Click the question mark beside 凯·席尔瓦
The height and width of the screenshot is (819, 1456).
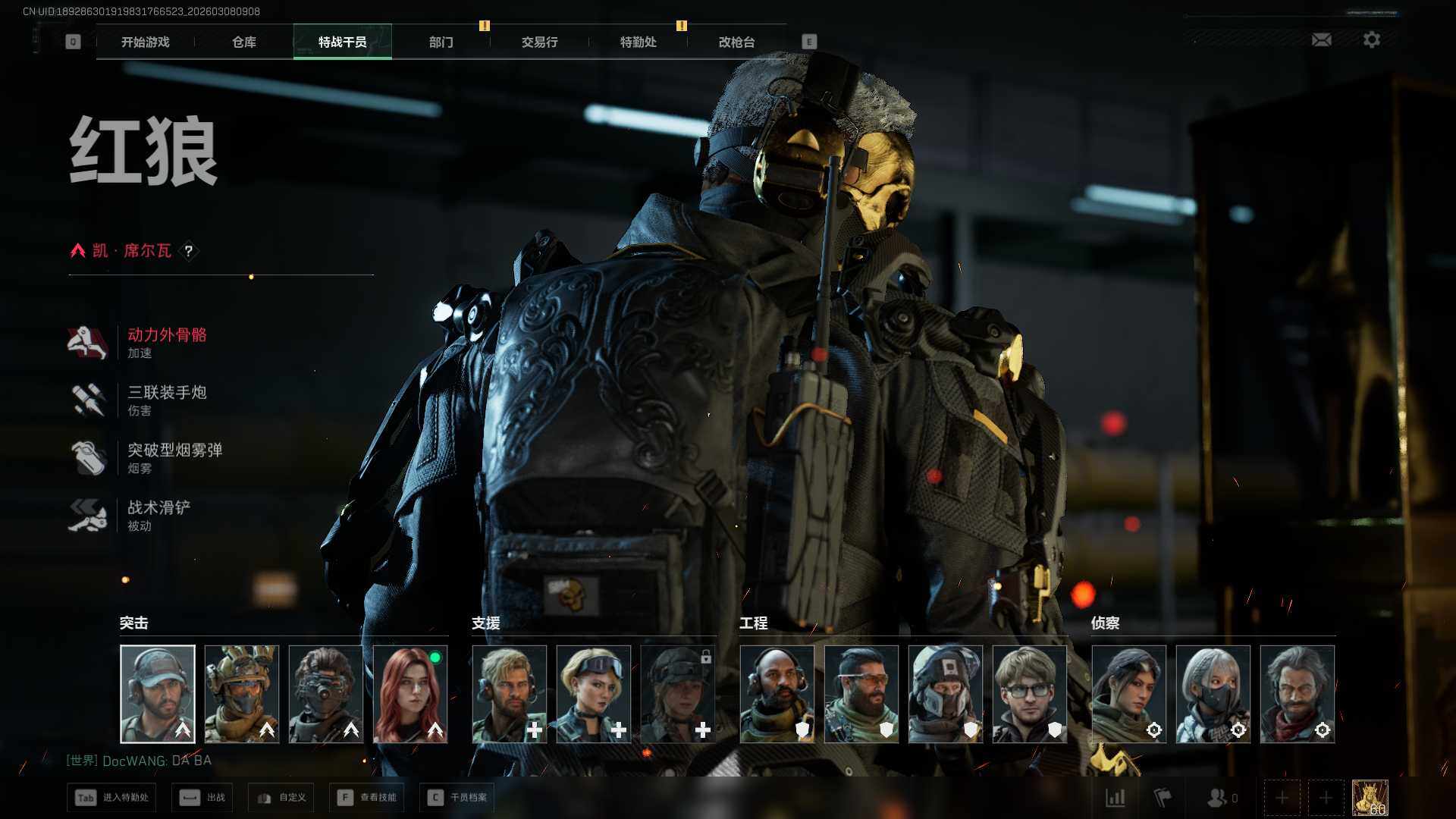coord(189,251)
